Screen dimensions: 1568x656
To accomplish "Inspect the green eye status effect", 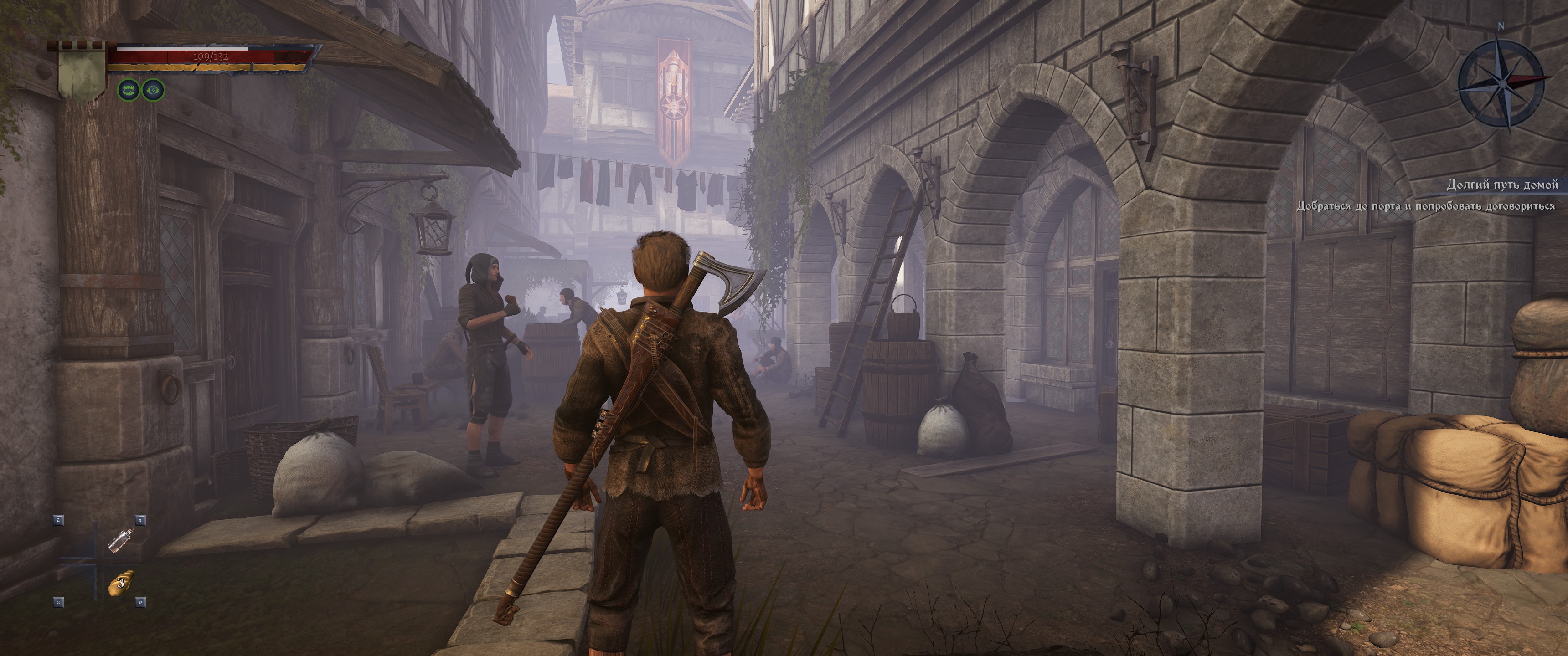I will [154, 91].
